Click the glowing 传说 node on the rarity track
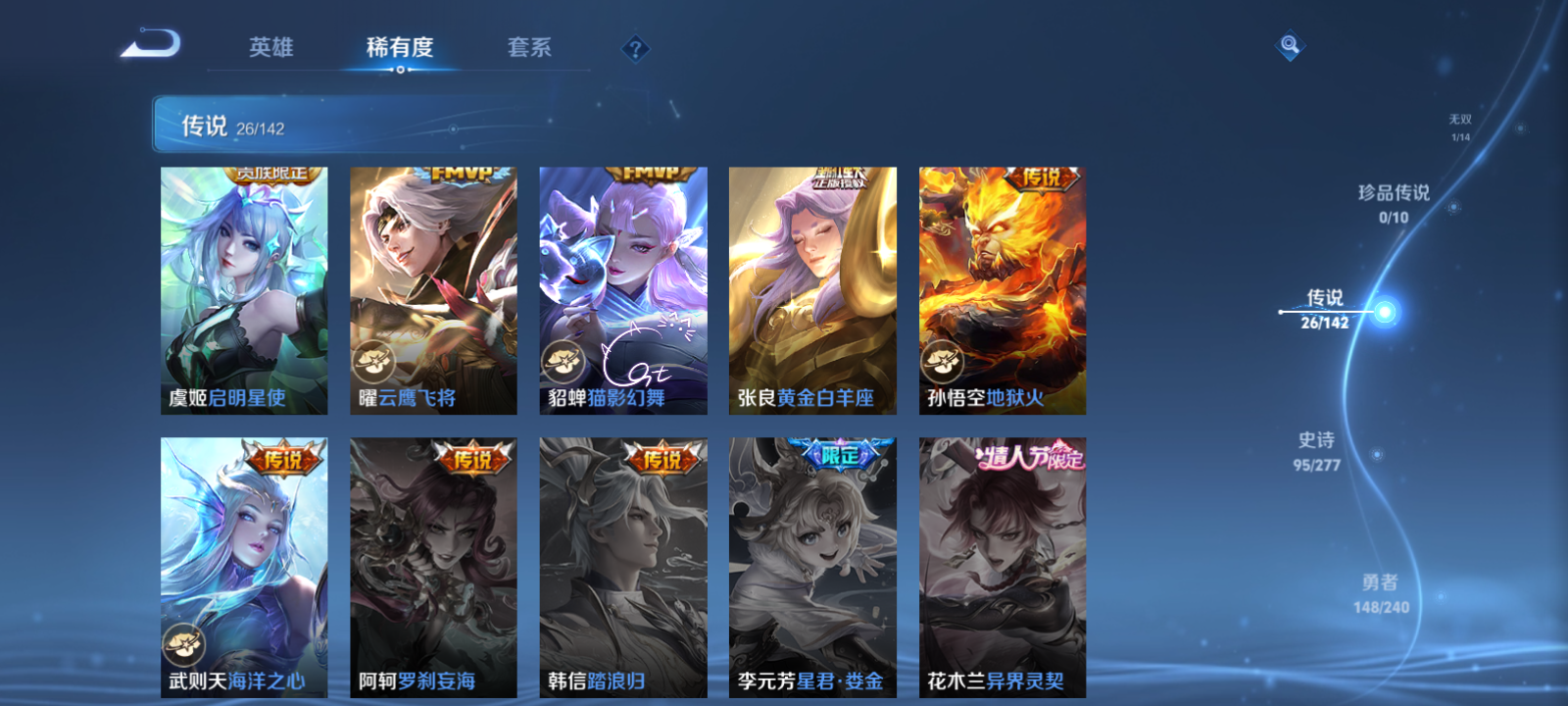This screenshot has height=706, width=1568. [1384, 312]
